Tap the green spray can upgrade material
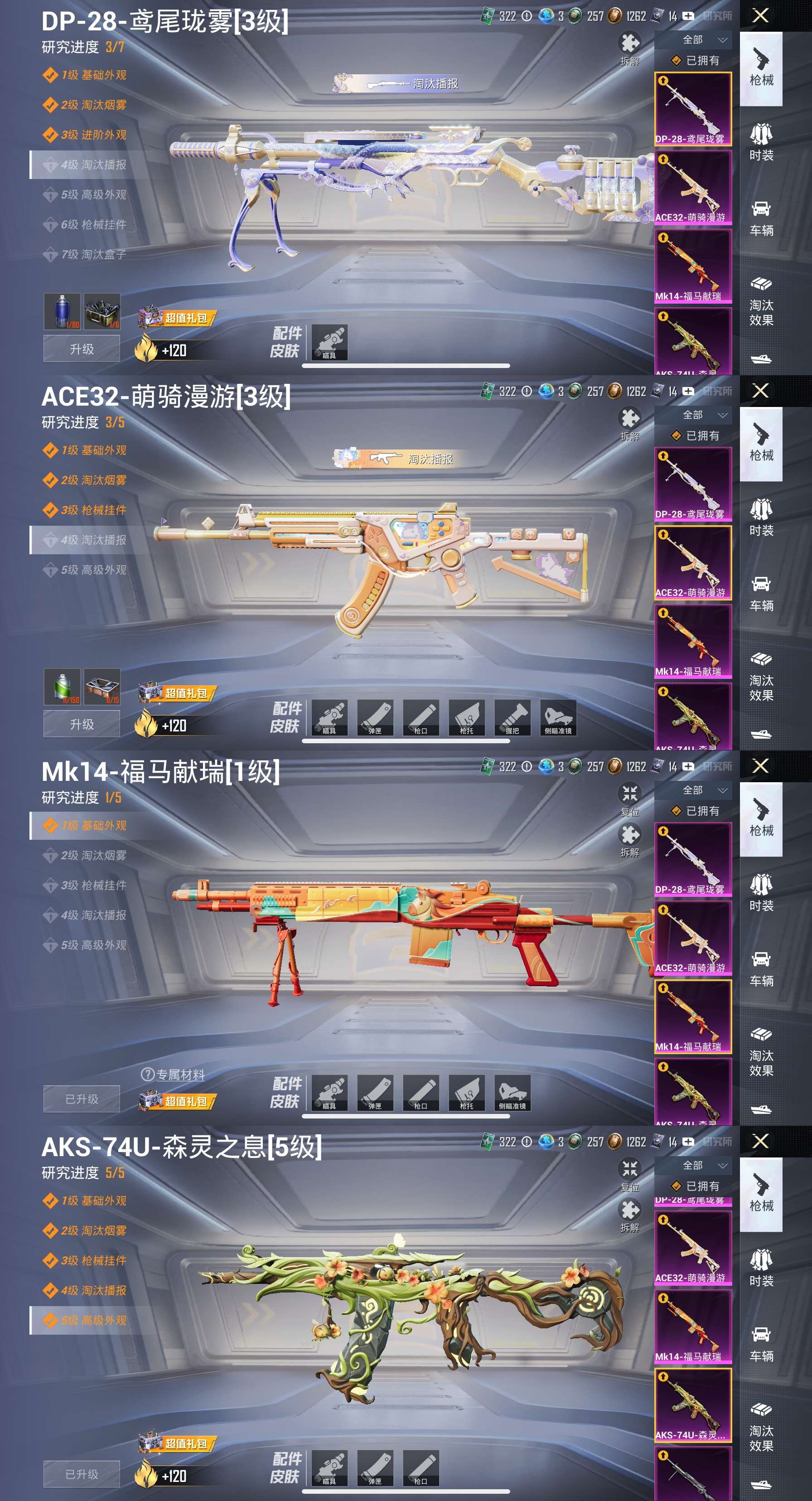 (x=62, y=687)
